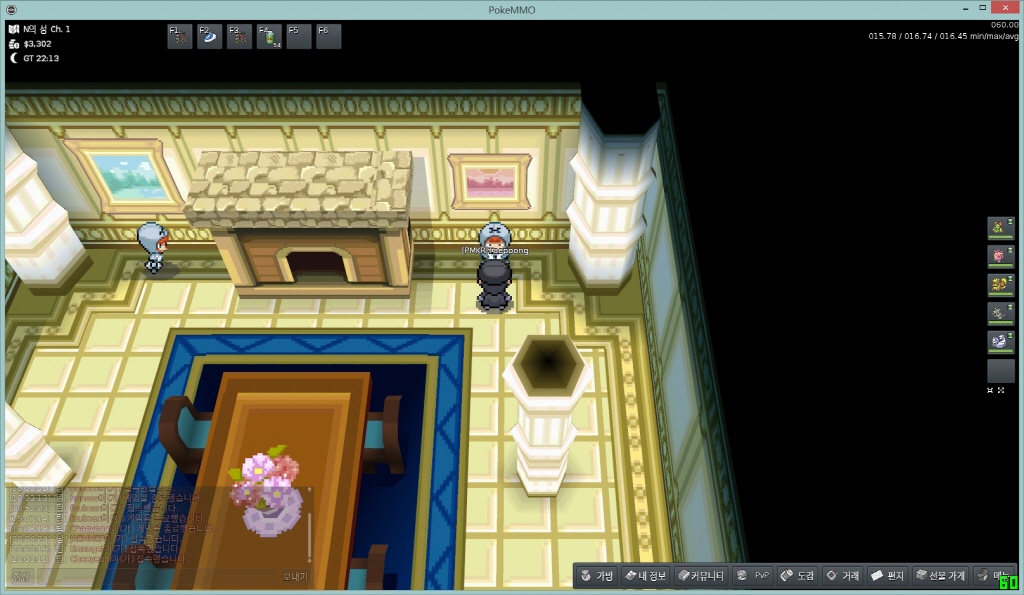Close the PokeMMO window
1024x595 pixels.
click(x=1000, y=9)
